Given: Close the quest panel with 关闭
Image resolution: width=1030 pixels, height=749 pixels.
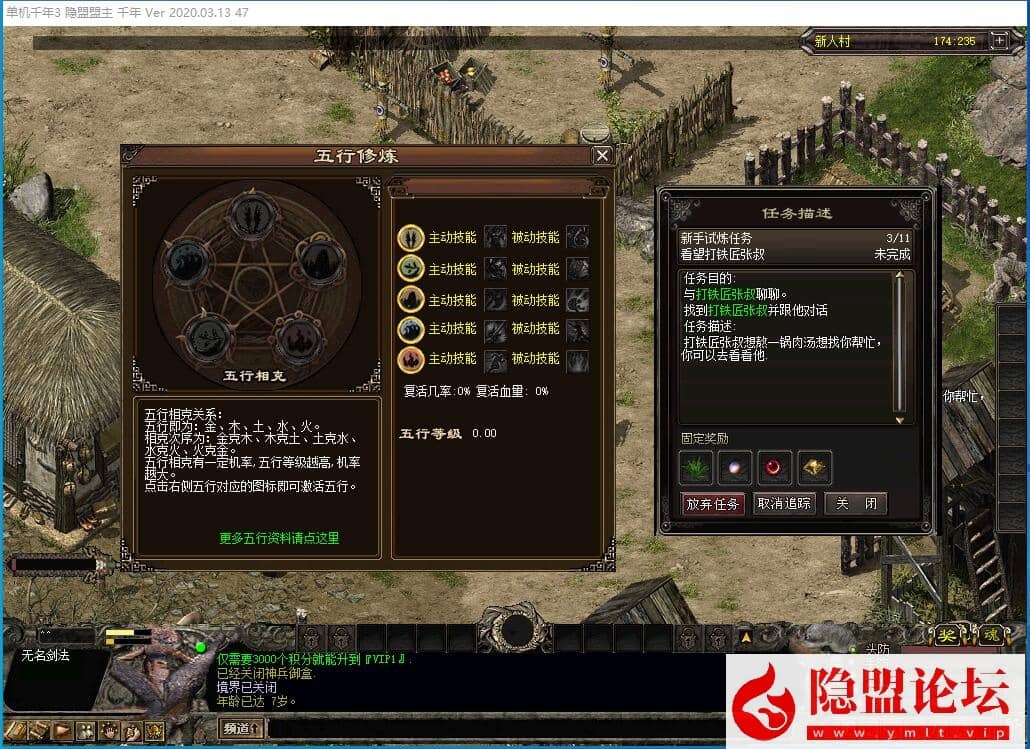Looking at the screenshot, I should pyautogui.click(x=856, y=504).
